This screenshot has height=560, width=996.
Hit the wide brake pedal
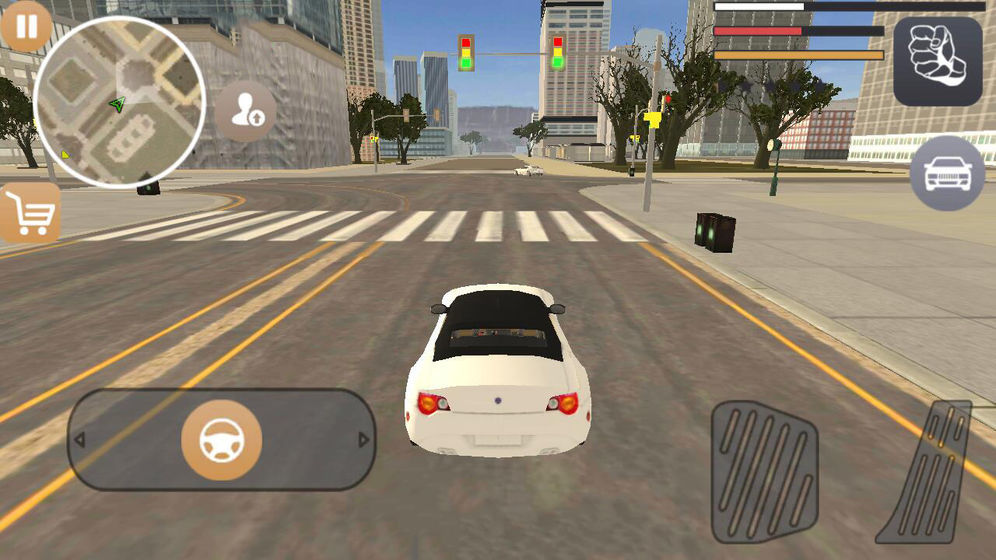[764, 471]
